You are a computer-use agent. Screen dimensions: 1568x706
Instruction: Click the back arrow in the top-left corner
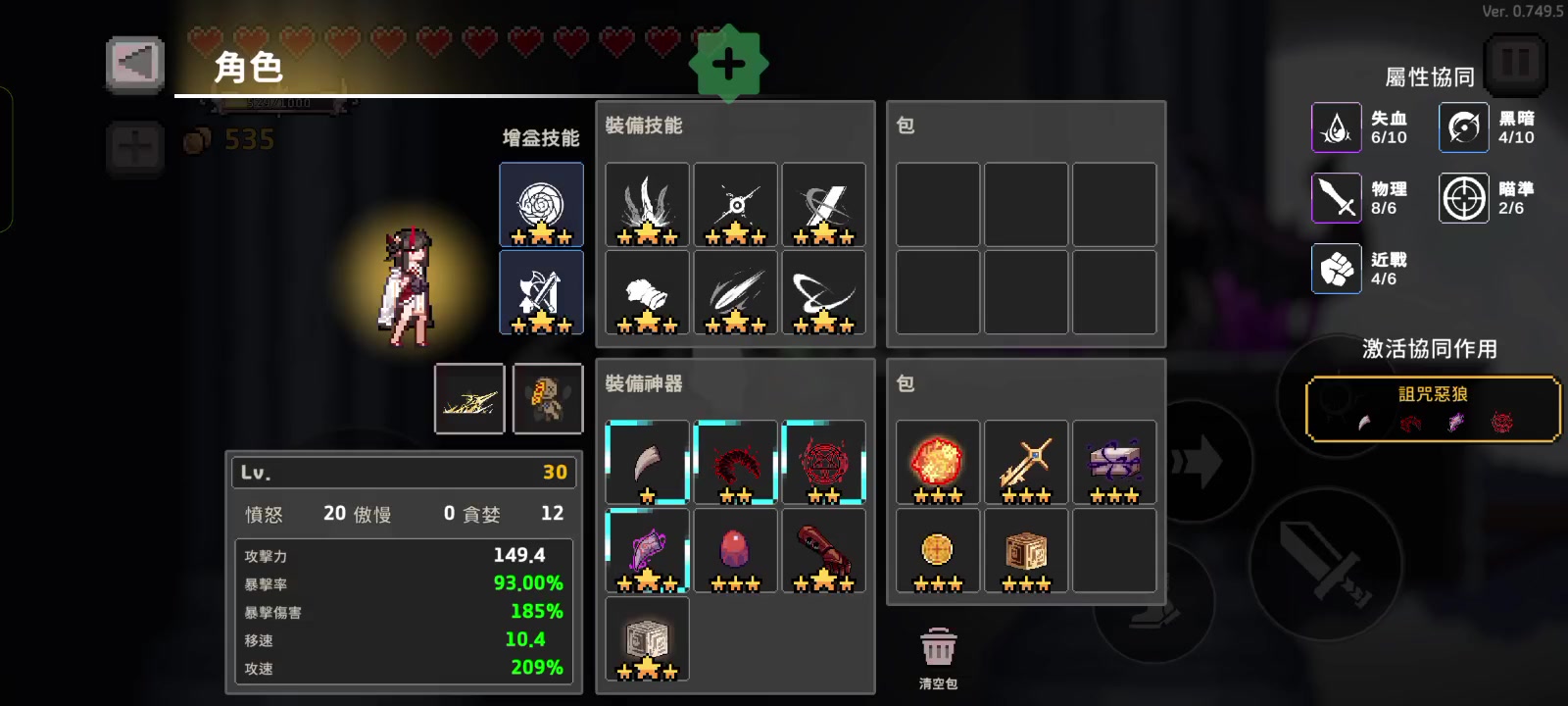135,63
